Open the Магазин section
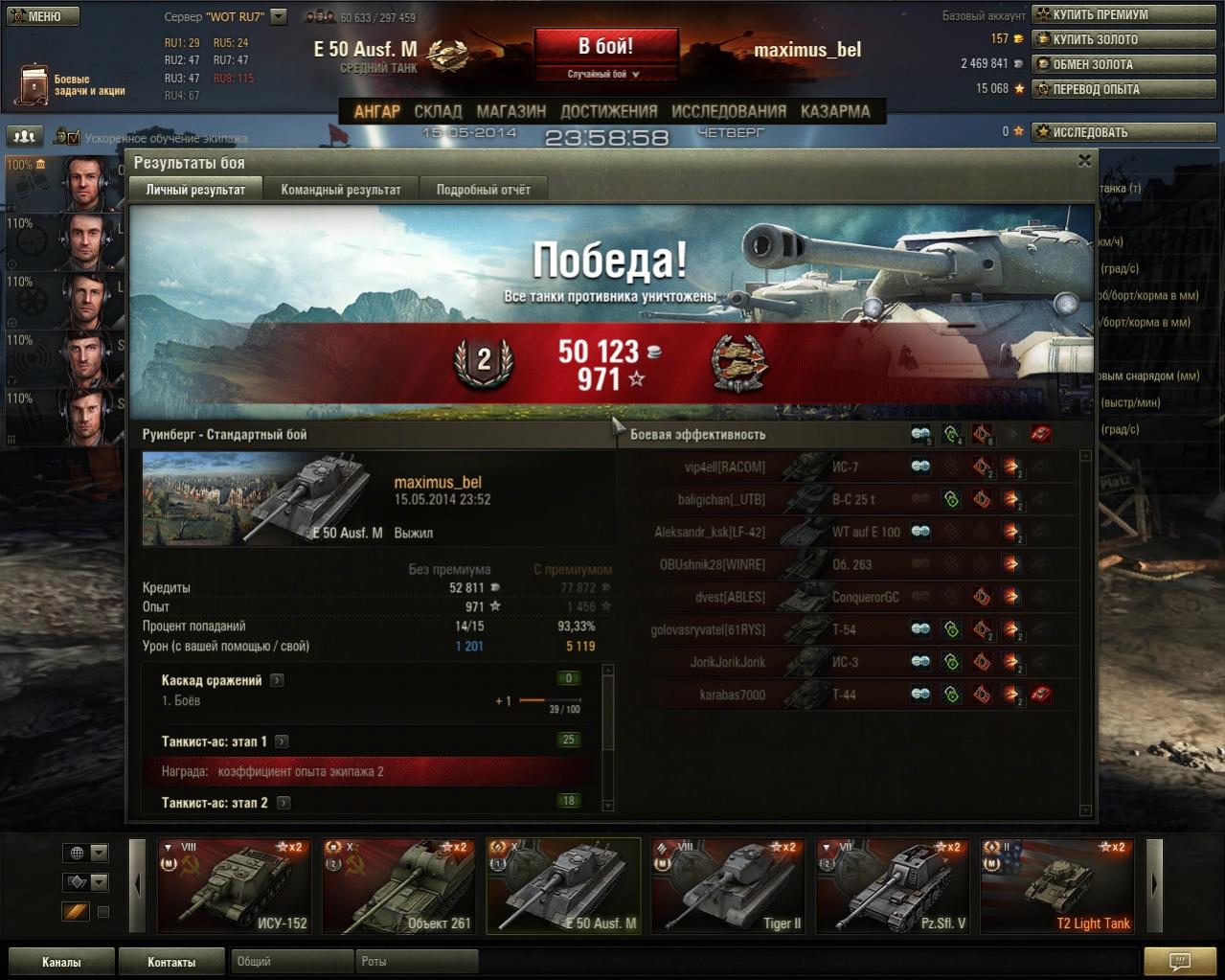Viewport: 1225px width, 980px height. [x=510, y=111]
